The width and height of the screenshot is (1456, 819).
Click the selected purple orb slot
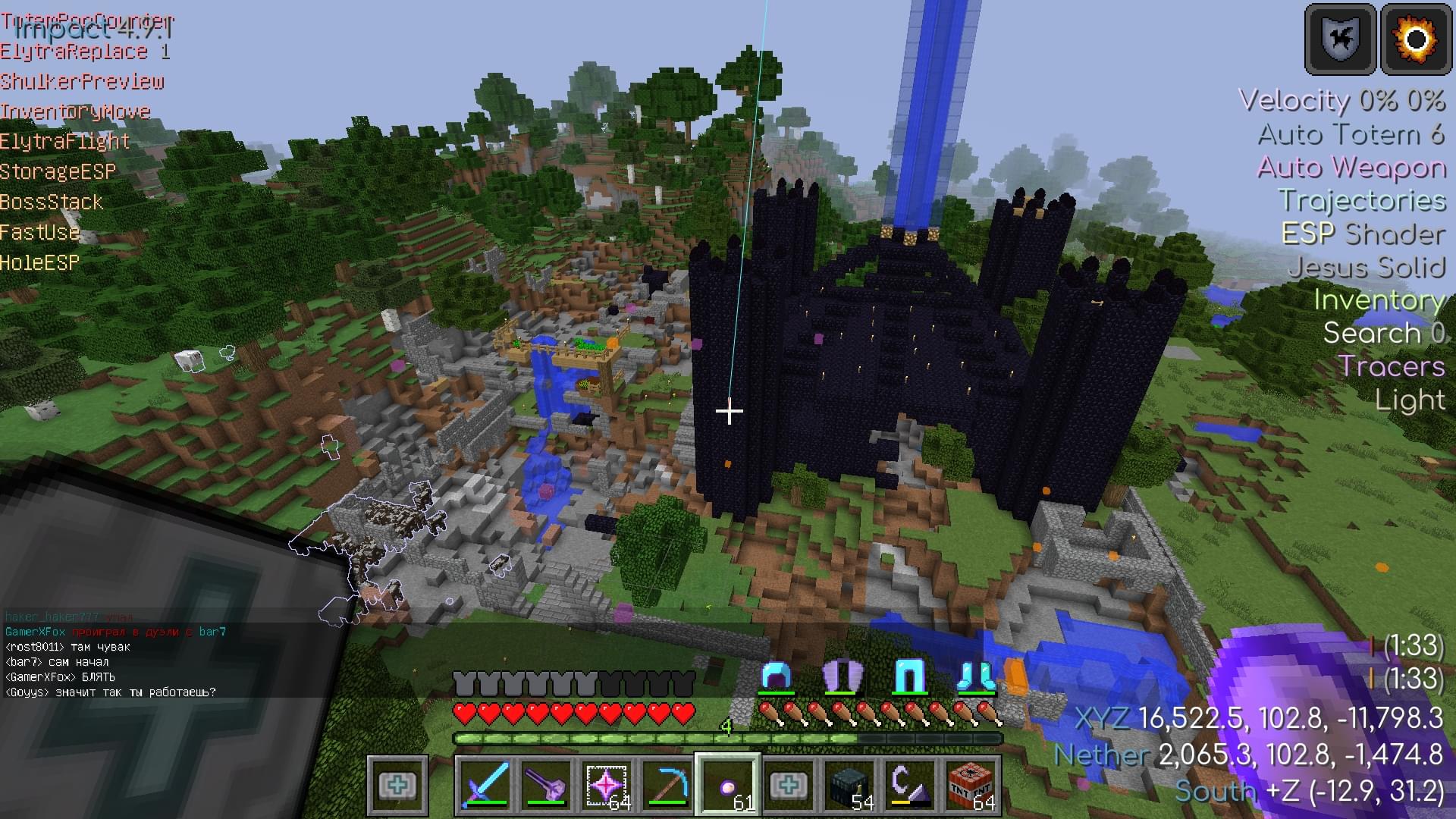728,784
